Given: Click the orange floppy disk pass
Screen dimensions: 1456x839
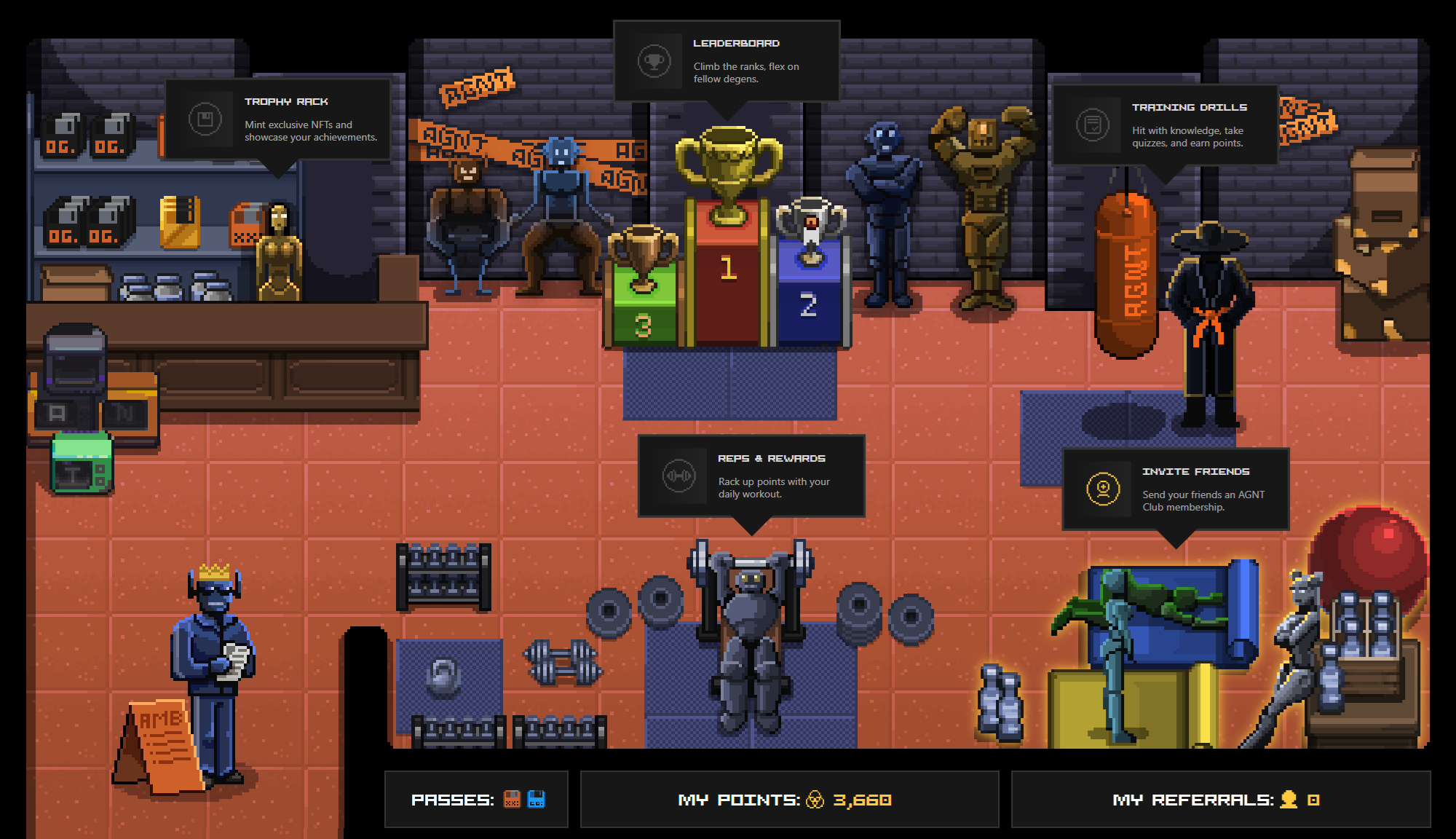Looking at the screenshot, I should [x=513, y=799].
